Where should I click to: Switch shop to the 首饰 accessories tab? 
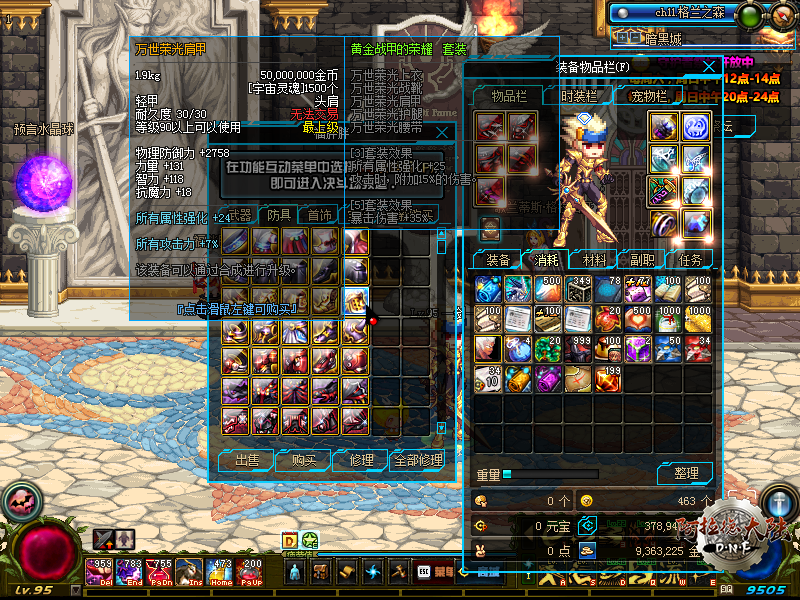(320, 215)
